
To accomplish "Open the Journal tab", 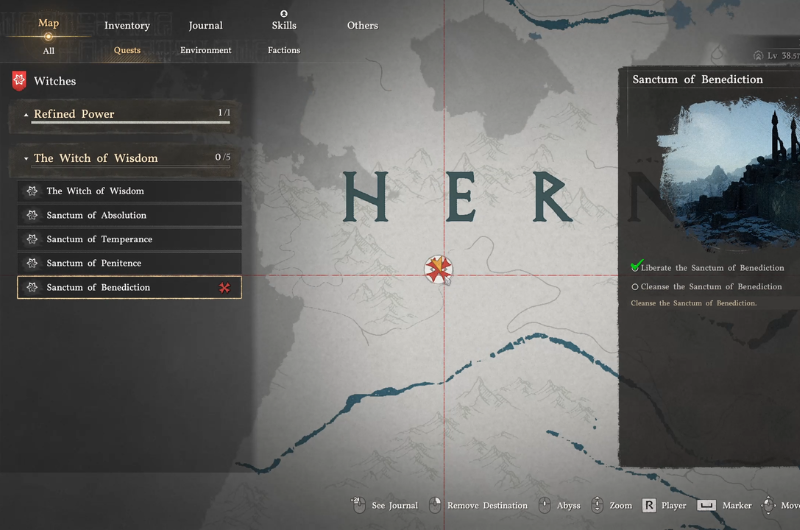I will point(206,25).
